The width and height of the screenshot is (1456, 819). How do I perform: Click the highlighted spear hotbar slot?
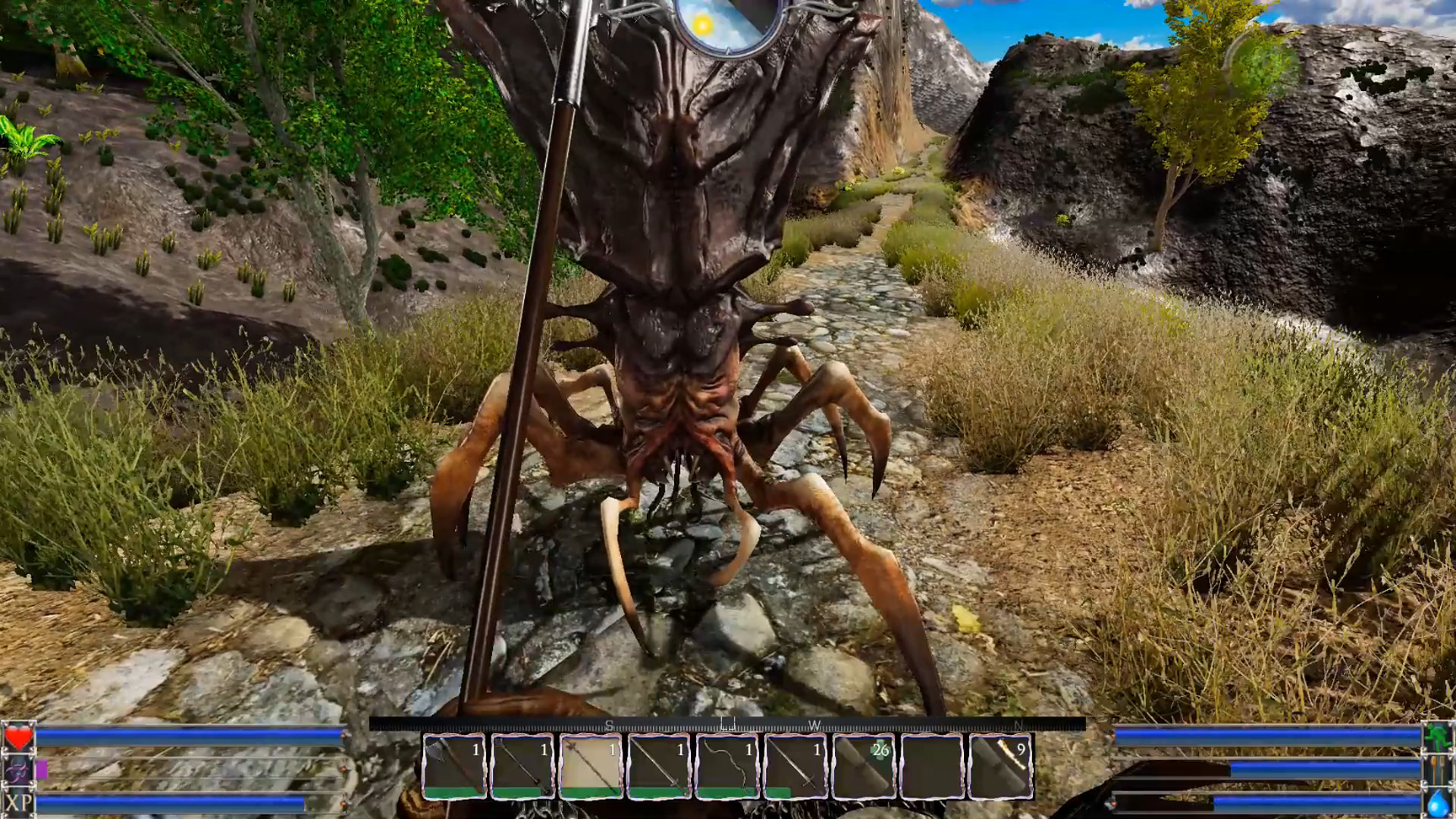pyautogui.click(x=591, y=766)
